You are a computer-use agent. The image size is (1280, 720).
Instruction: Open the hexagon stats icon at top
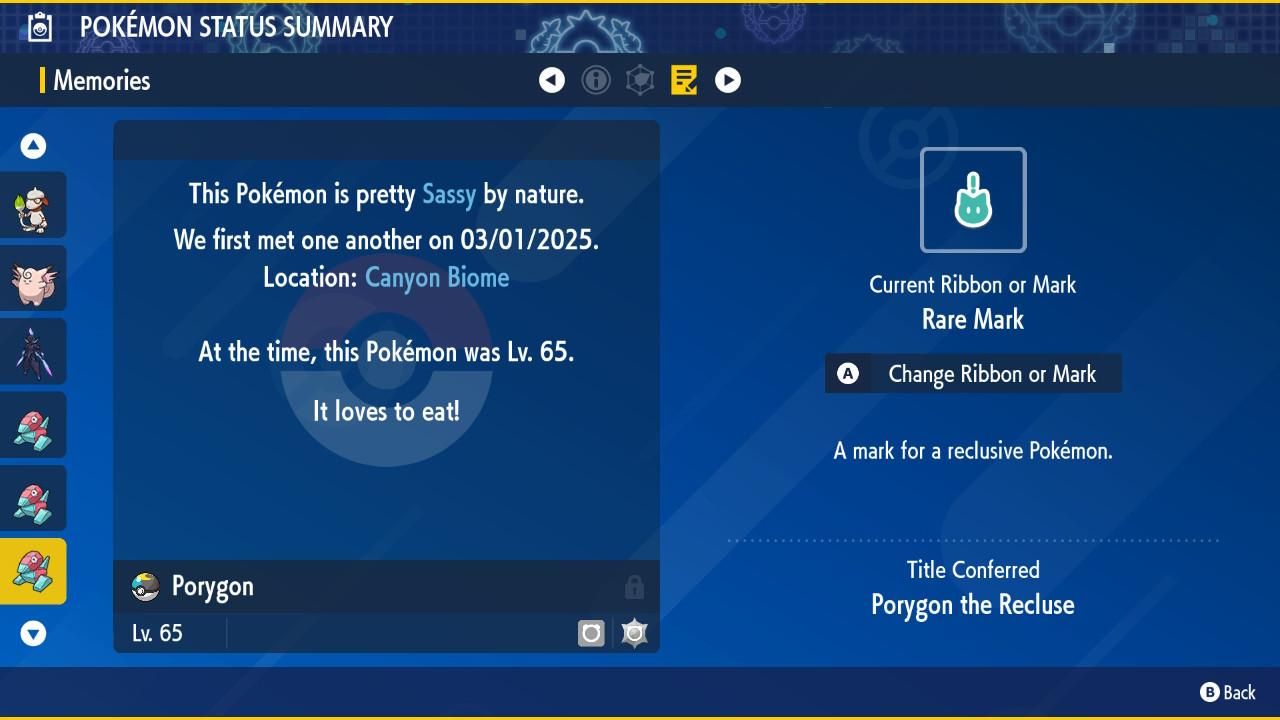(x=640, y=80)
